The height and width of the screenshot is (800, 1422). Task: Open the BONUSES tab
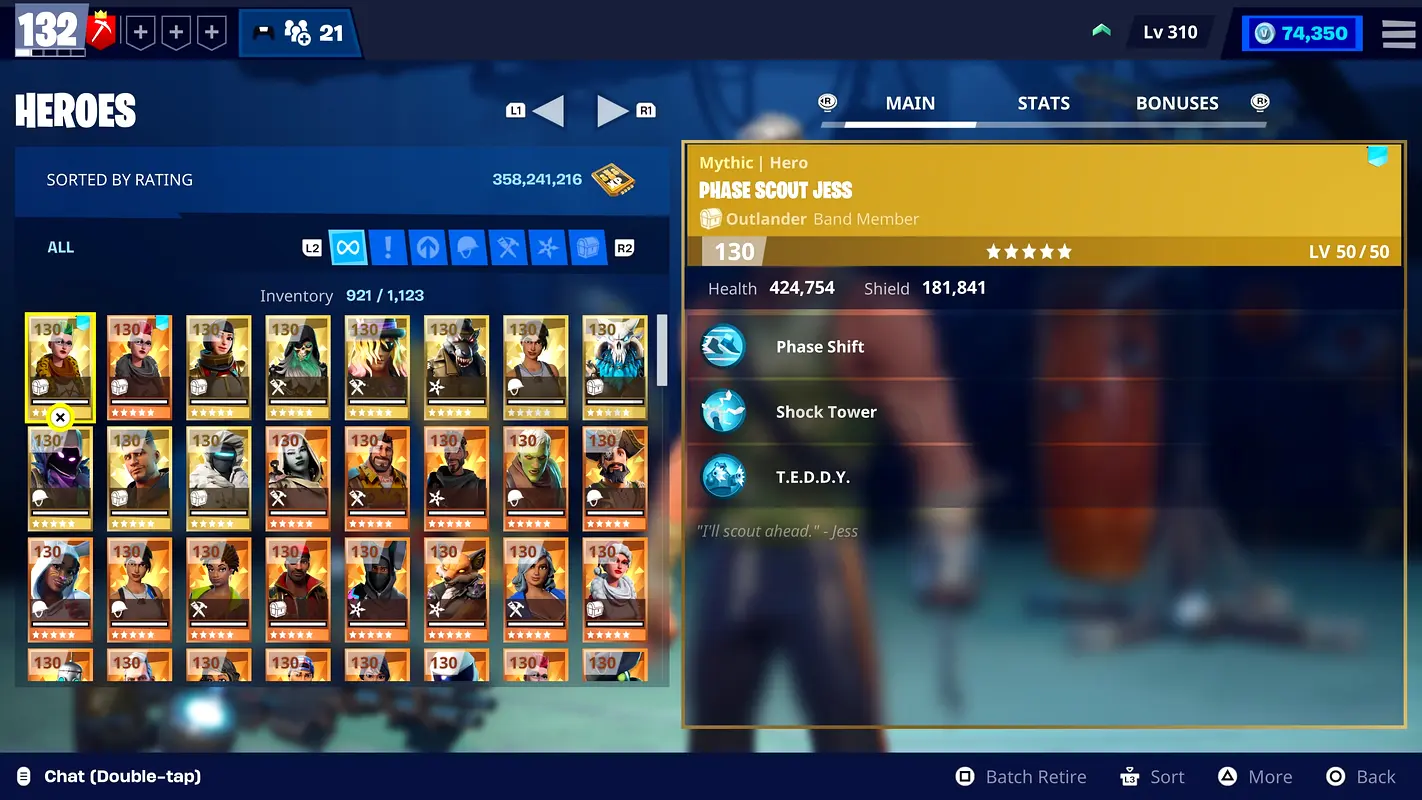click(x=1177, y=103)
